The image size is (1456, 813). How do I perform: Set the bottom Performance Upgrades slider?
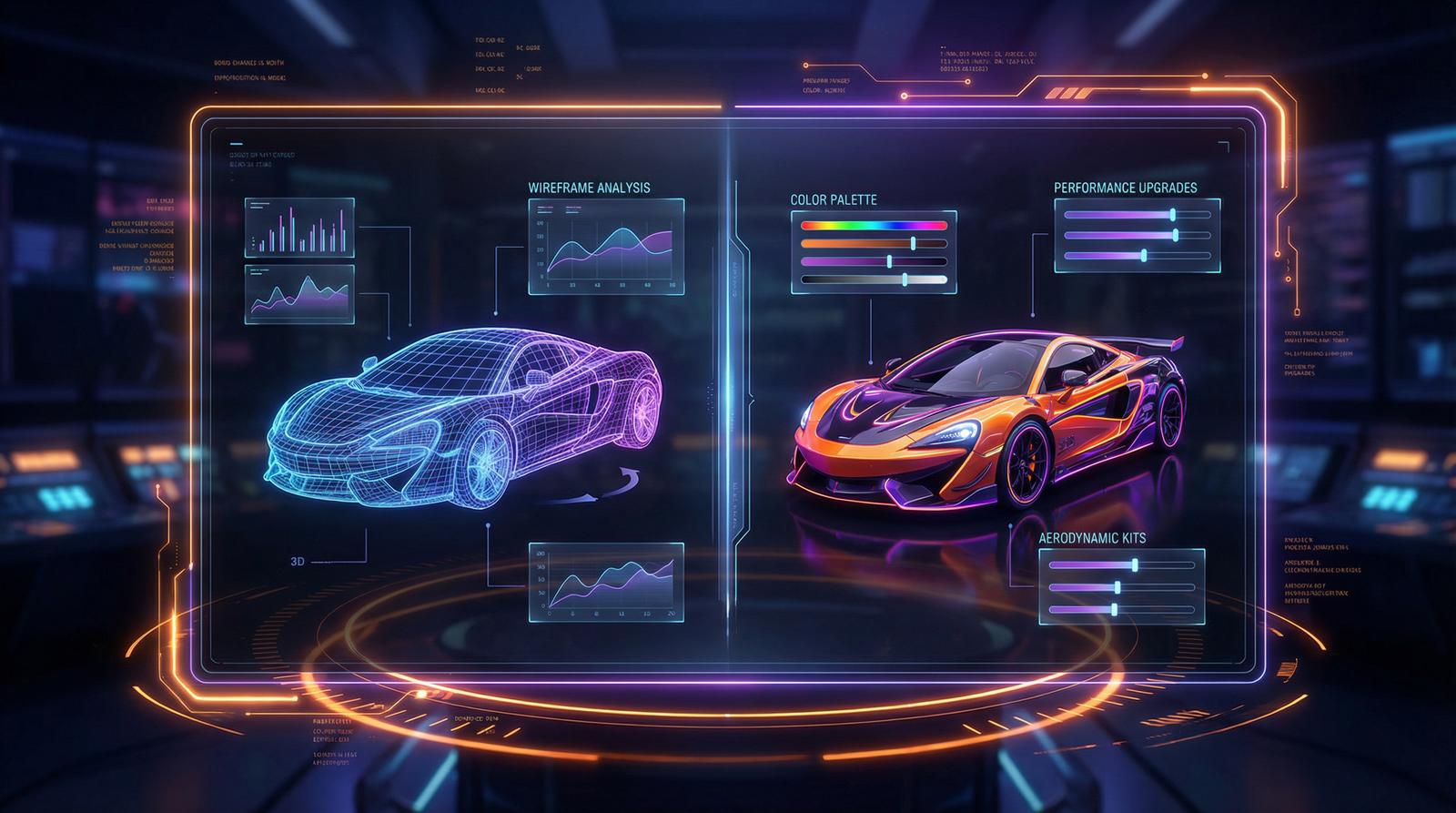point(1144,256)
